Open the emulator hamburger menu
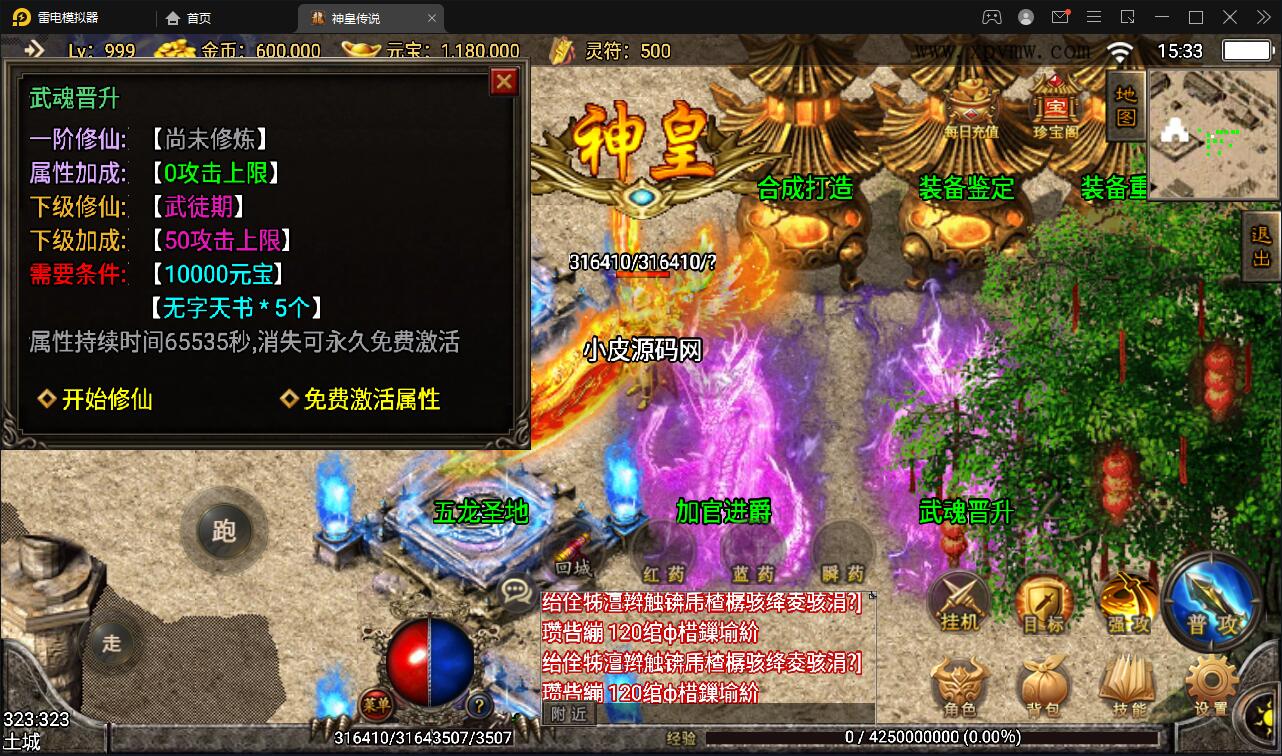The width and height of the screenshot is (1282, 756). point(1094,17)
